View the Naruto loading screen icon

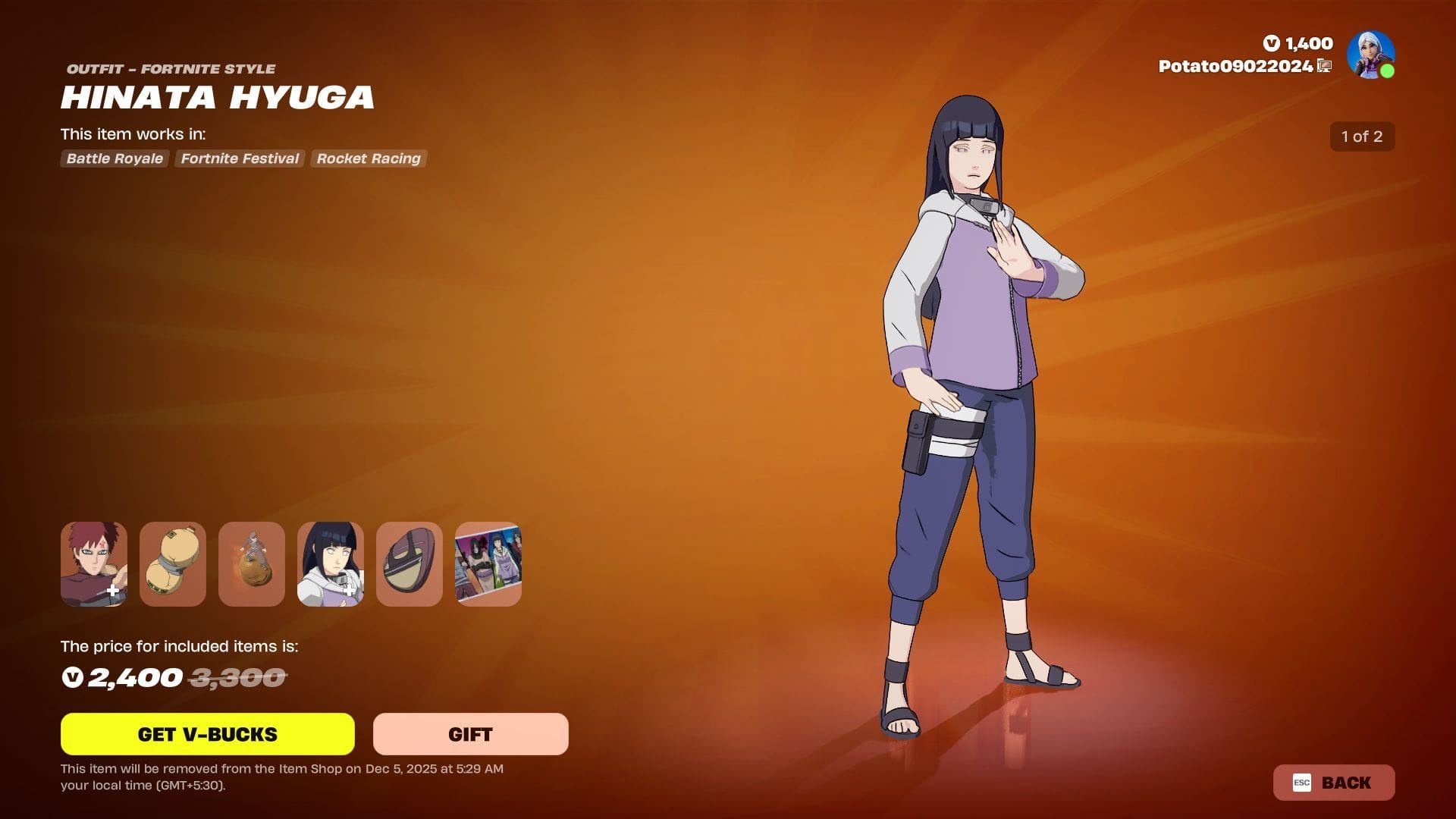[488, 564]
